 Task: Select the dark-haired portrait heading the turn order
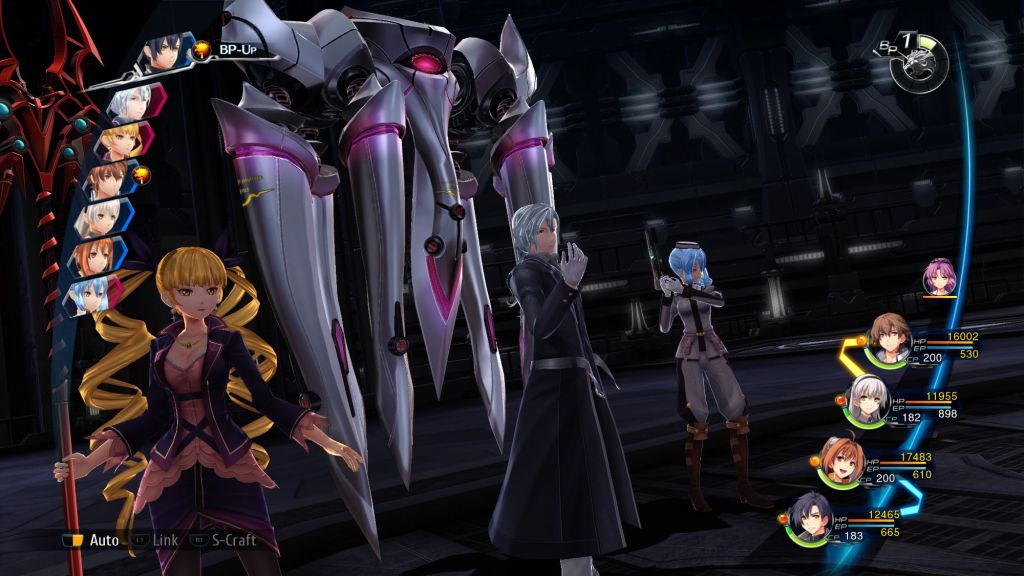click(166, 53)
